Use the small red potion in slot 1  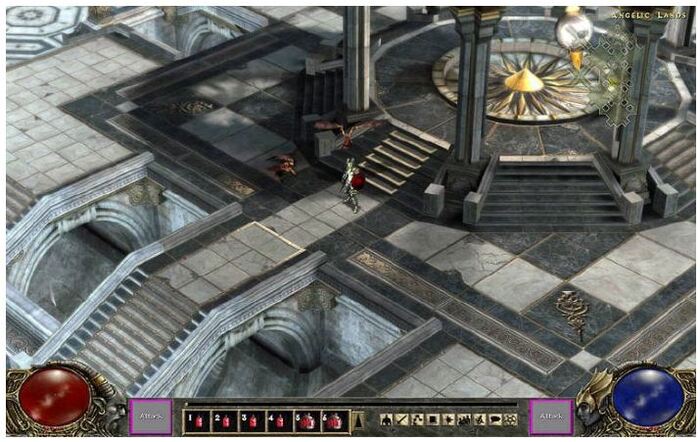click(x=198, y=420)
